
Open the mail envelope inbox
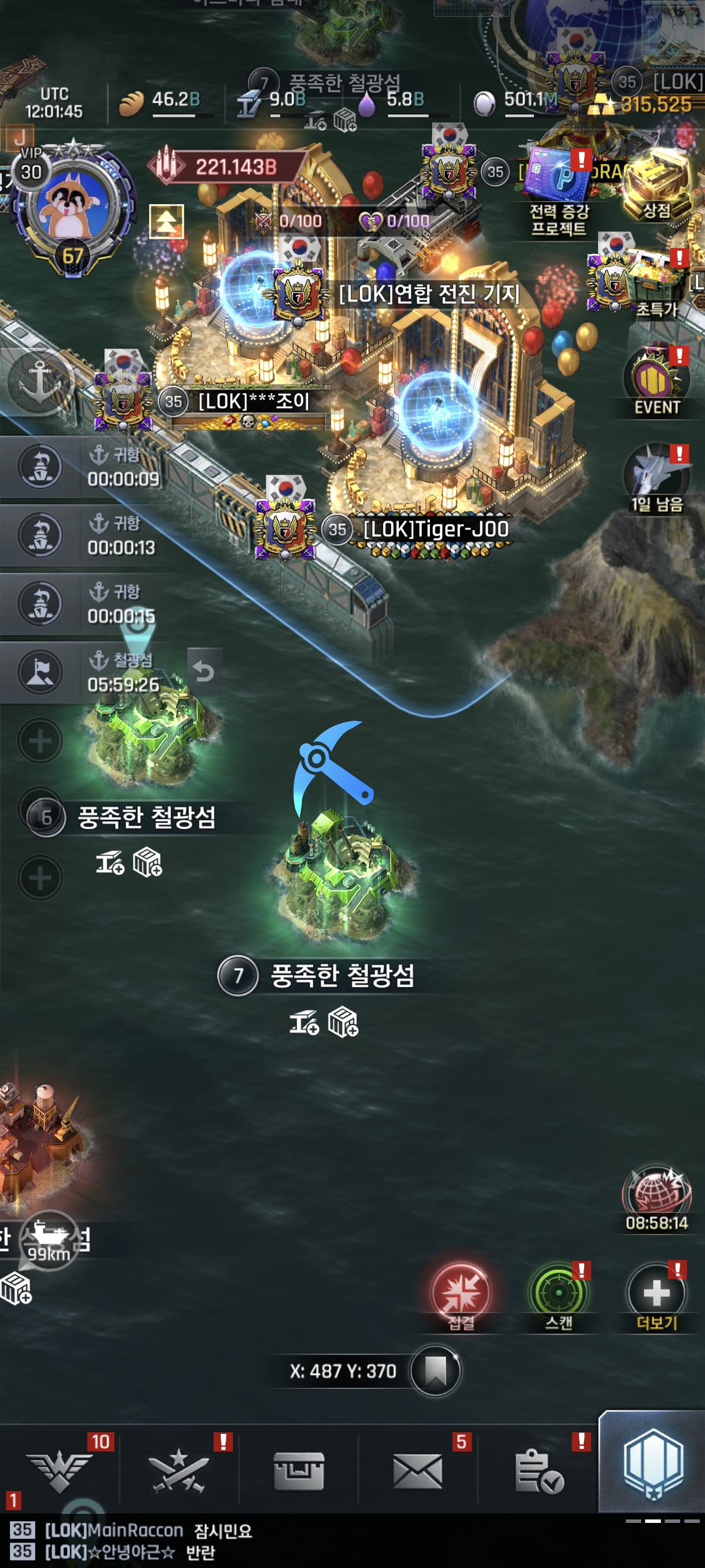(x=418, y=1471)
